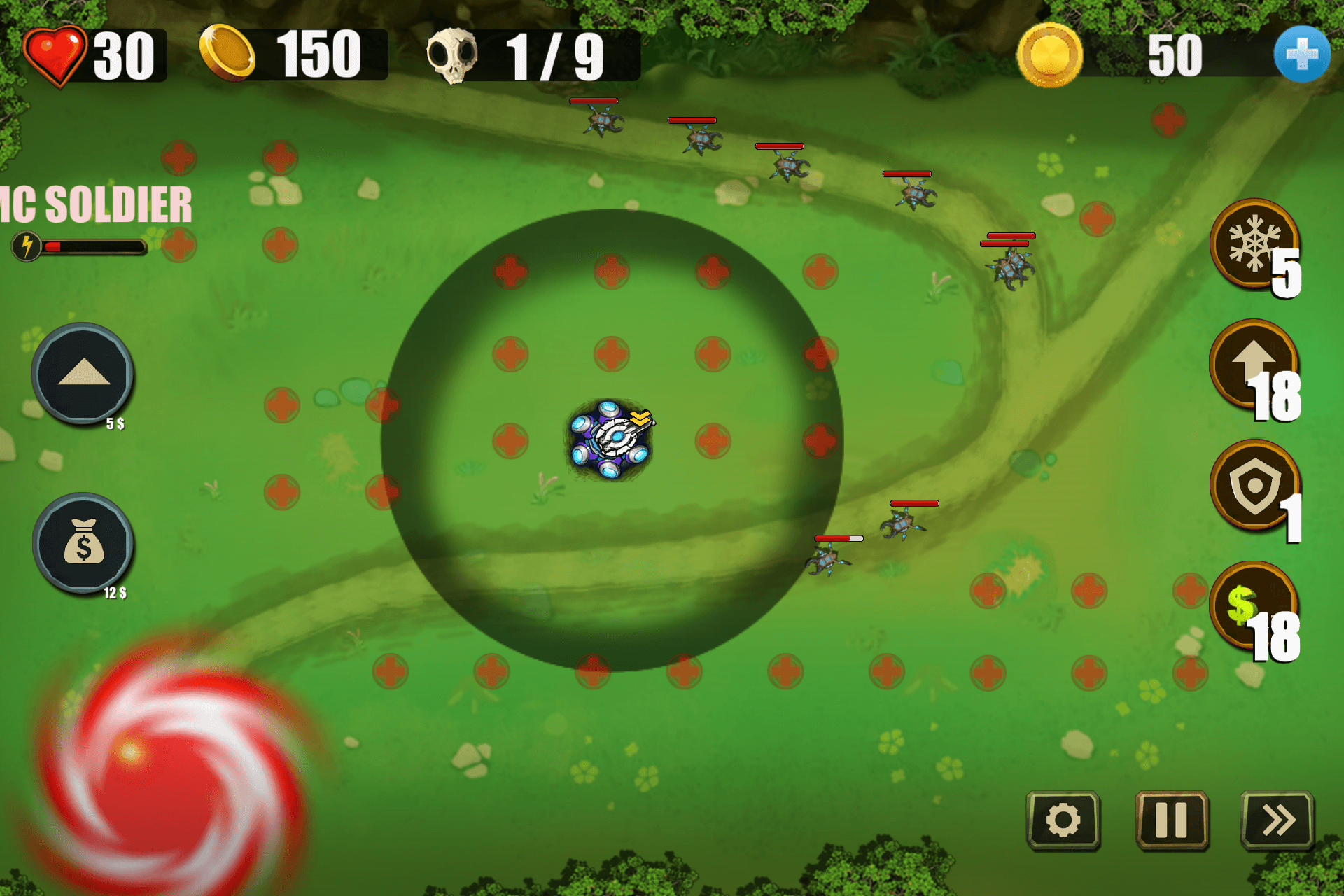Select the placed blue turret tower
Screen dimensions: 1344x896
[x=610, y=440]
